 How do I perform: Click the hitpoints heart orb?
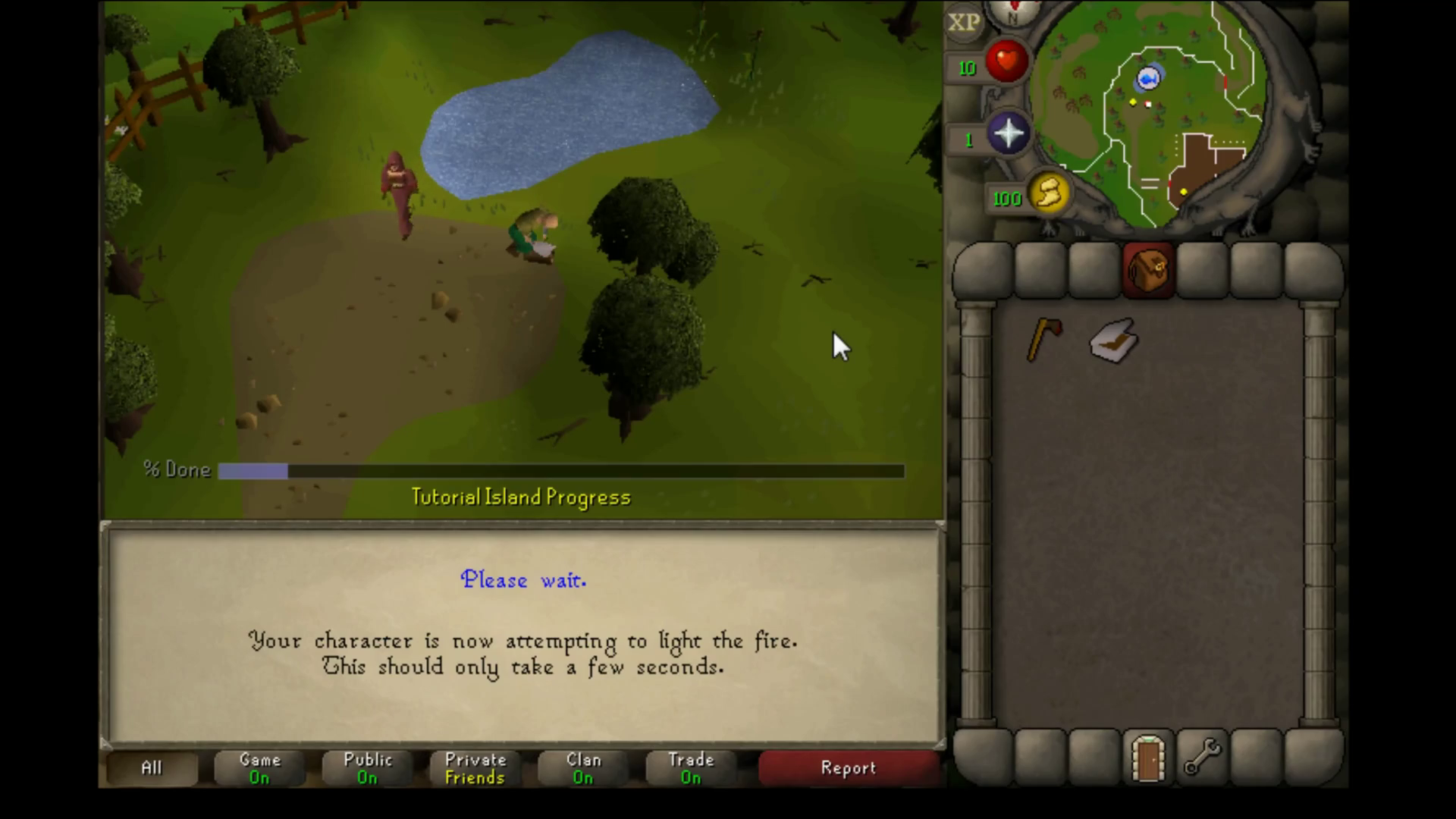click(x=1006, y=62)
